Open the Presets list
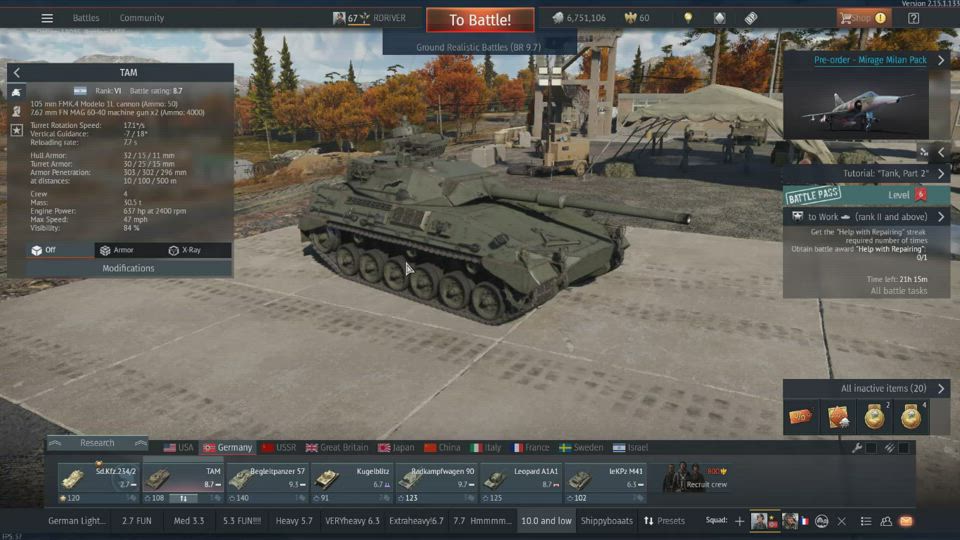This screenshot has height=540, width=960. (664, 521)
